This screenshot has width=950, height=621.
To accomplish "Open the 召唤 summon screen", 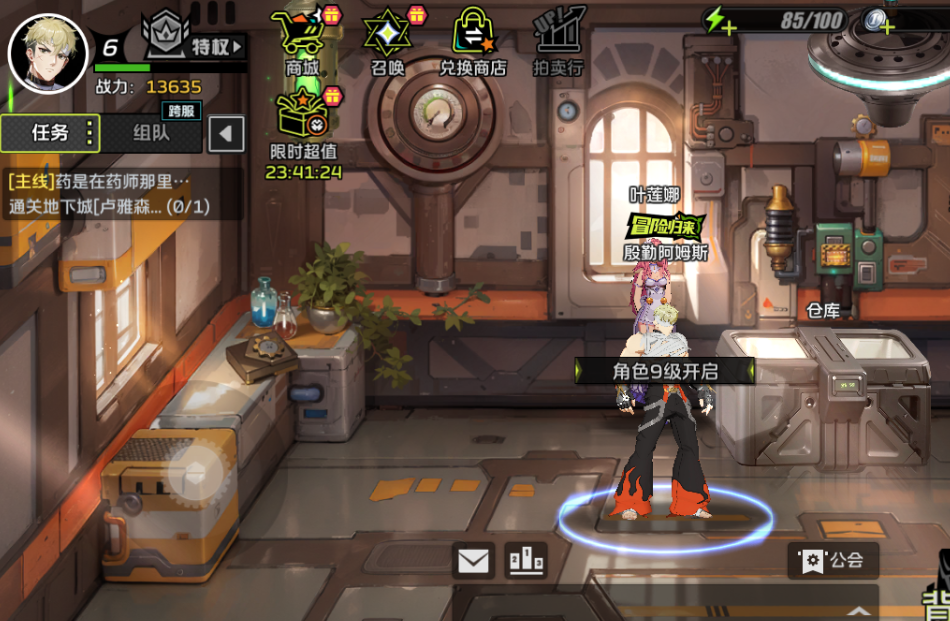I will coord(387,41).
